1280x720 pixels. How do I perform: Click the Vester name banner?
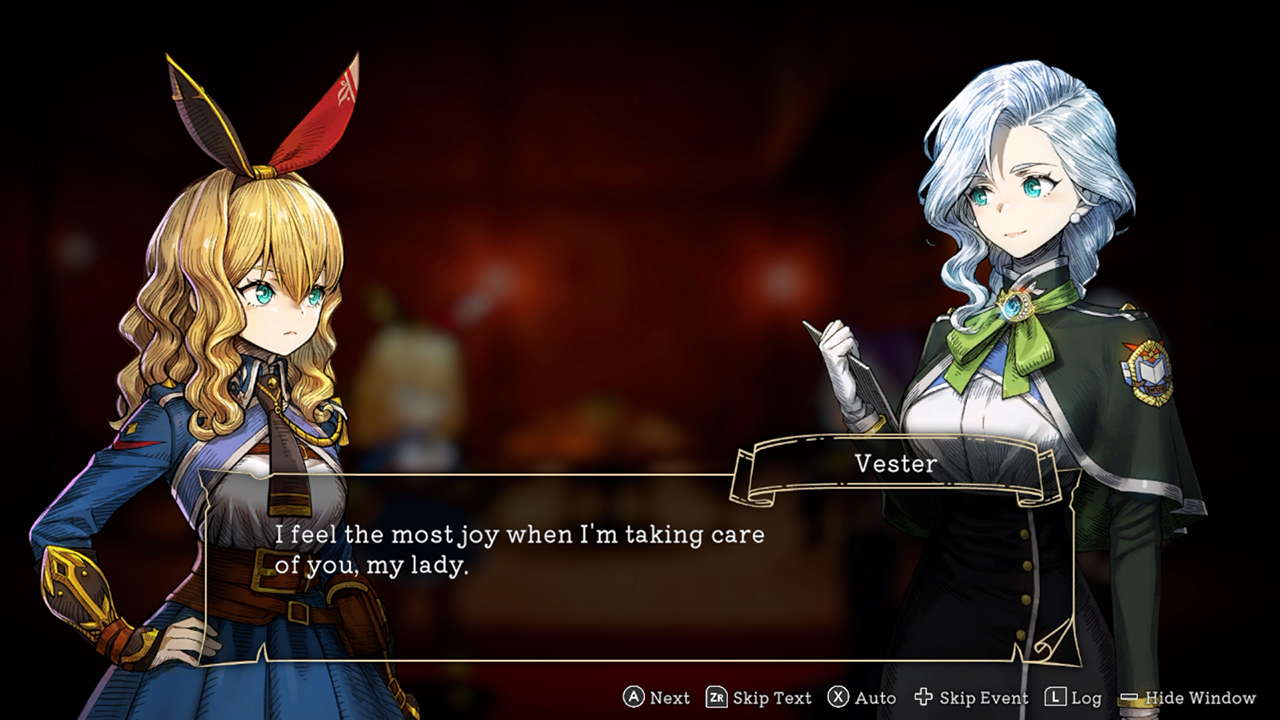(x=893, y=464)
